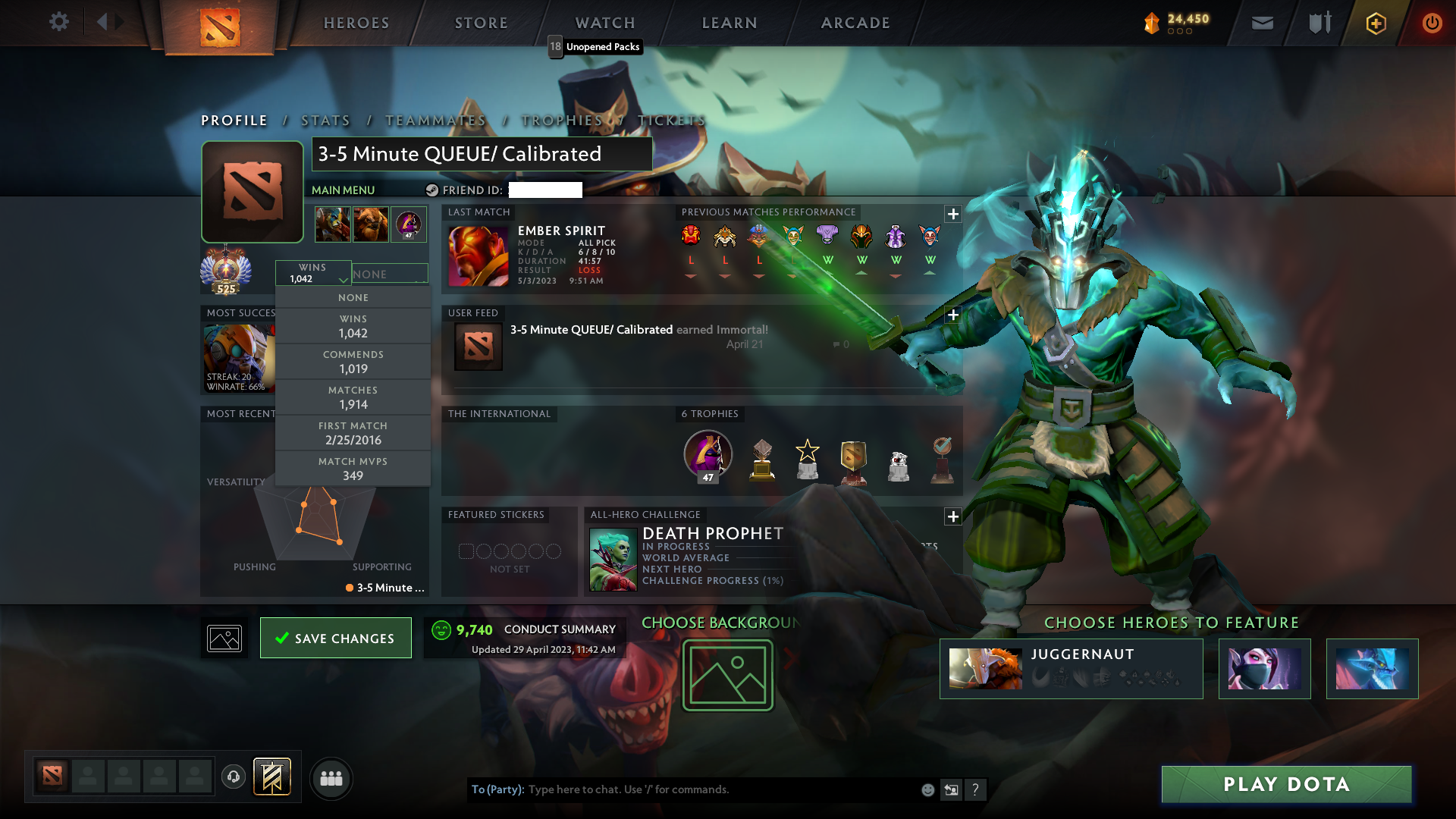This screenshot has height=819, width=1456.
Task: Switch to the STATS tab
Action: [325, 120]
